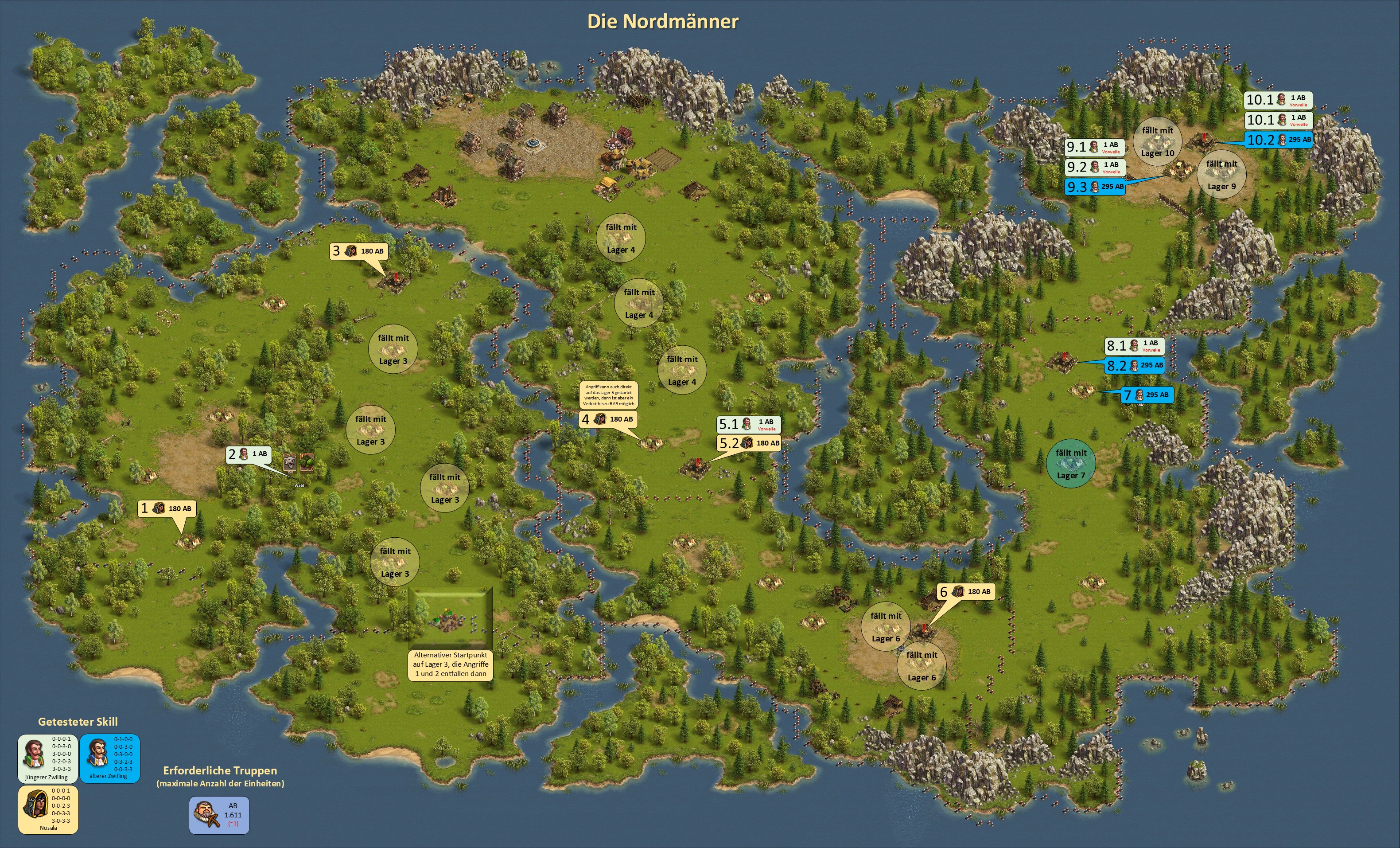Viewport: 1400px width, 848px height.
Task: Select the blue 9.3 attack marker
Action: pos(1095,187)
